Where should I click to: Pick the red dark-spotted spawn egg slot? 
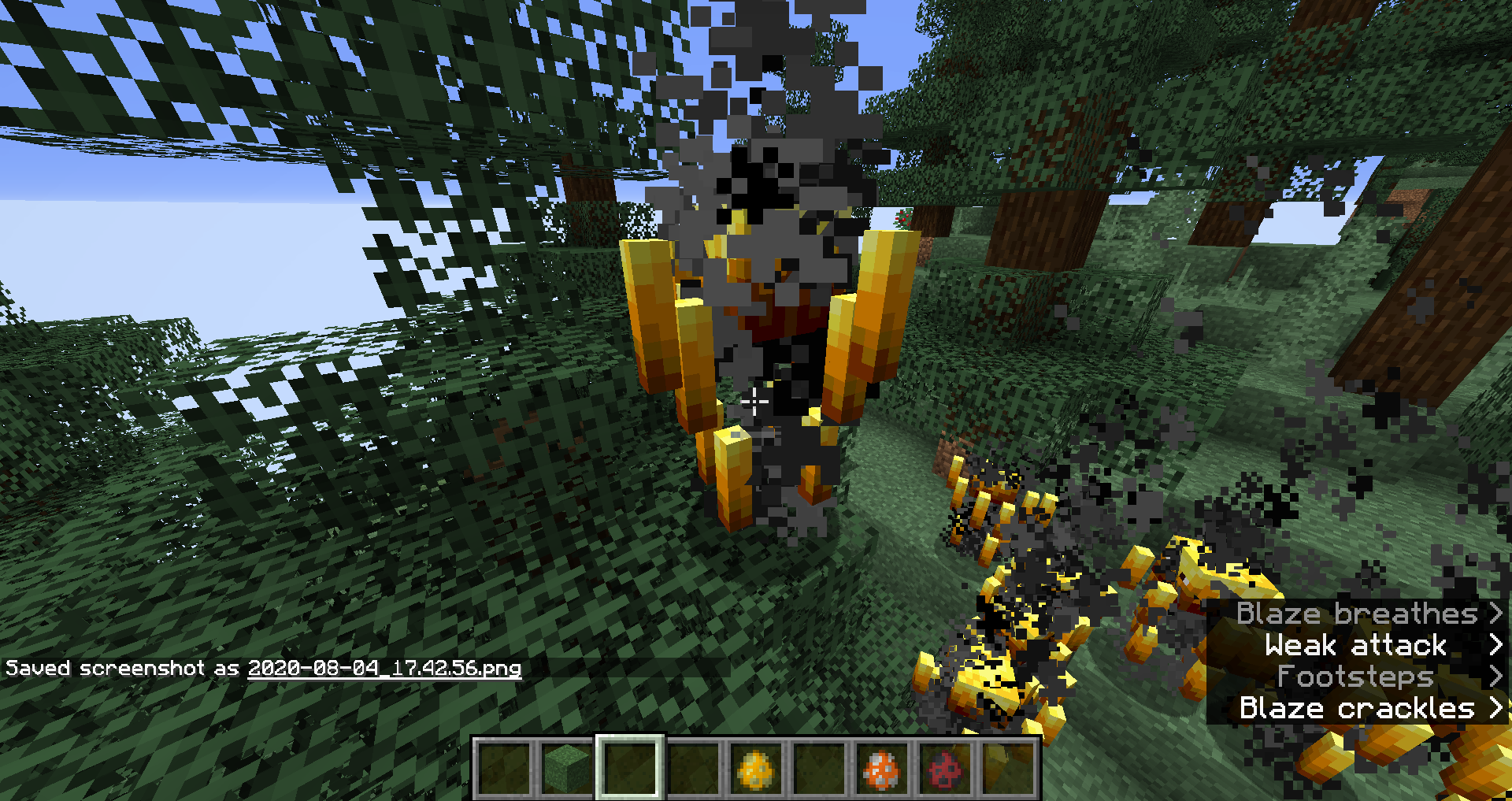944,769
